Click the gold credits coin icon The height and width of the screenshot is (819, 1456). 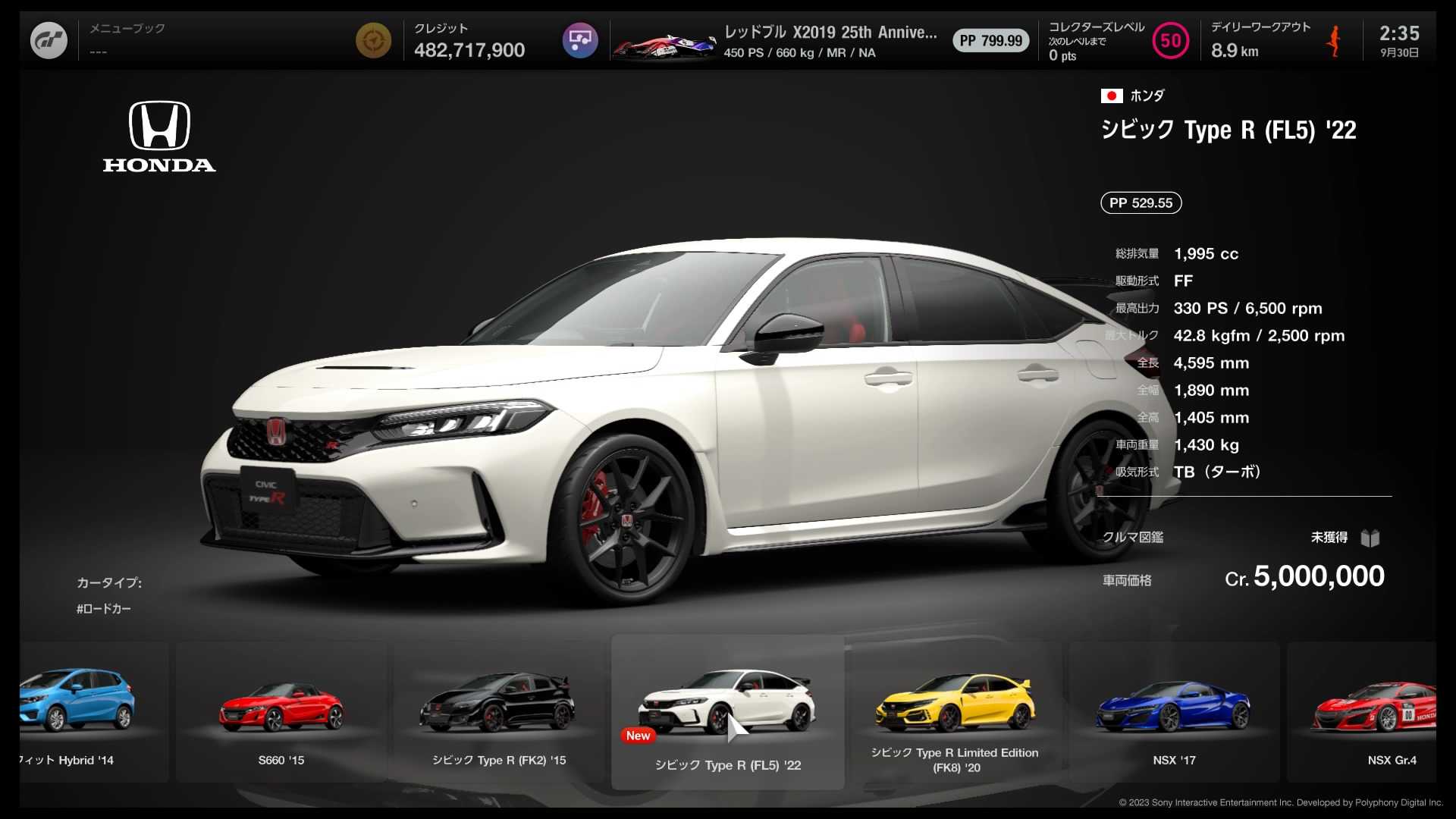pos(373,41)
